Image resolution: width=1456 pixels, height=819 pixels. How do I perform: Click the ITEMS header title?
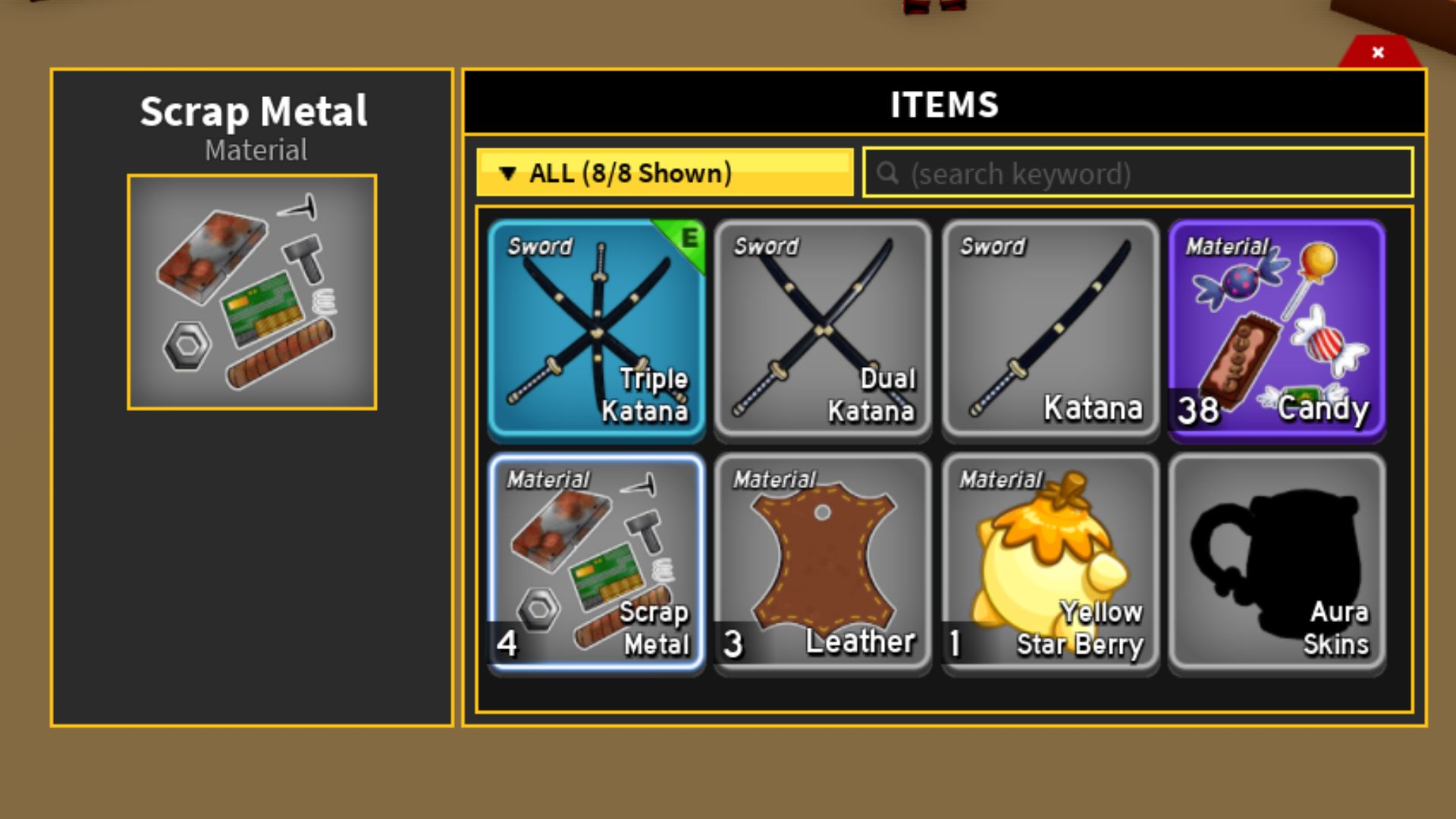click(x=944, y=105)
